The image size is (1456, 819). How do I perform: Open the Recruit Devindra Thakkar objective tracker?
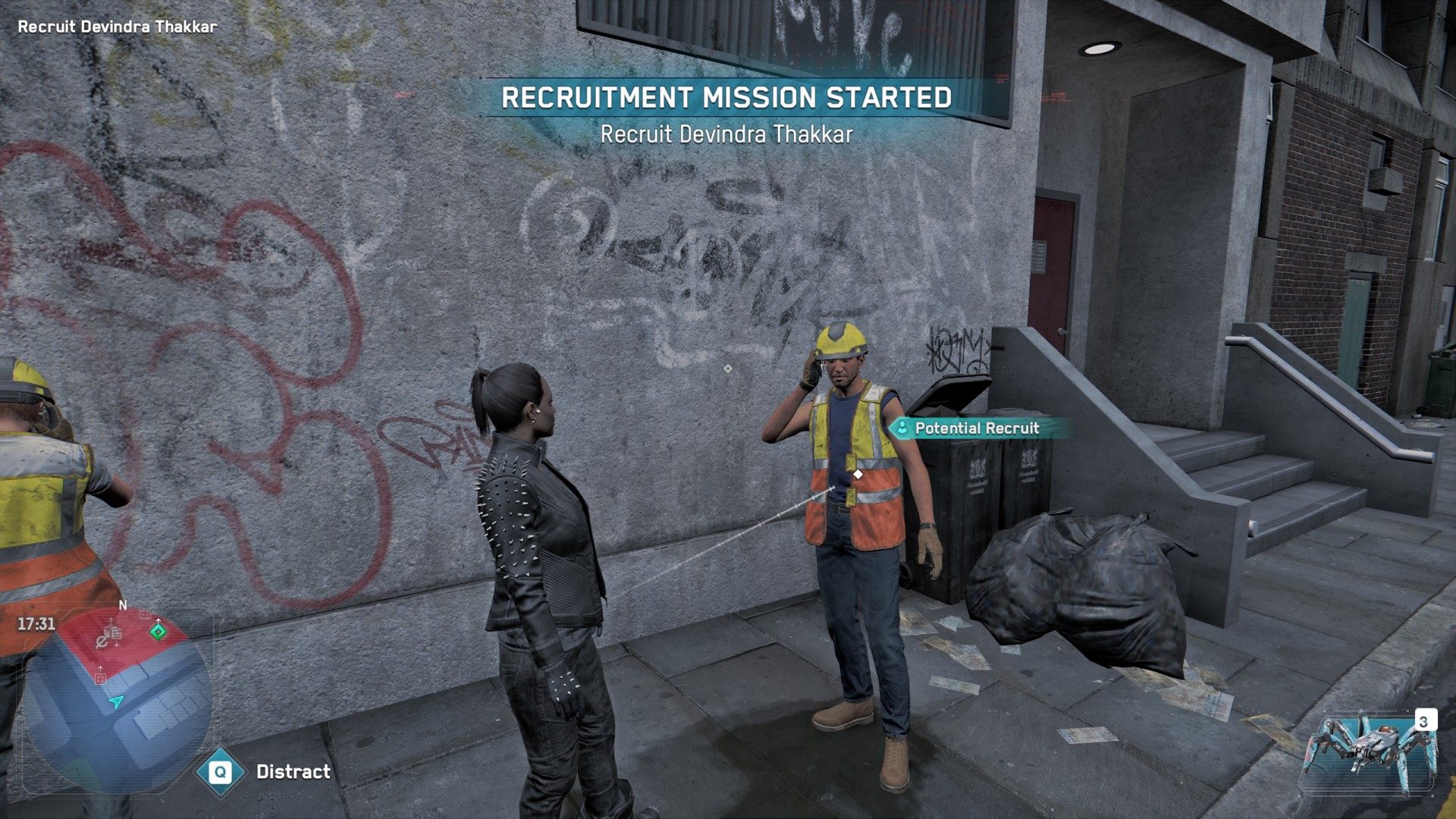[118, 27]
